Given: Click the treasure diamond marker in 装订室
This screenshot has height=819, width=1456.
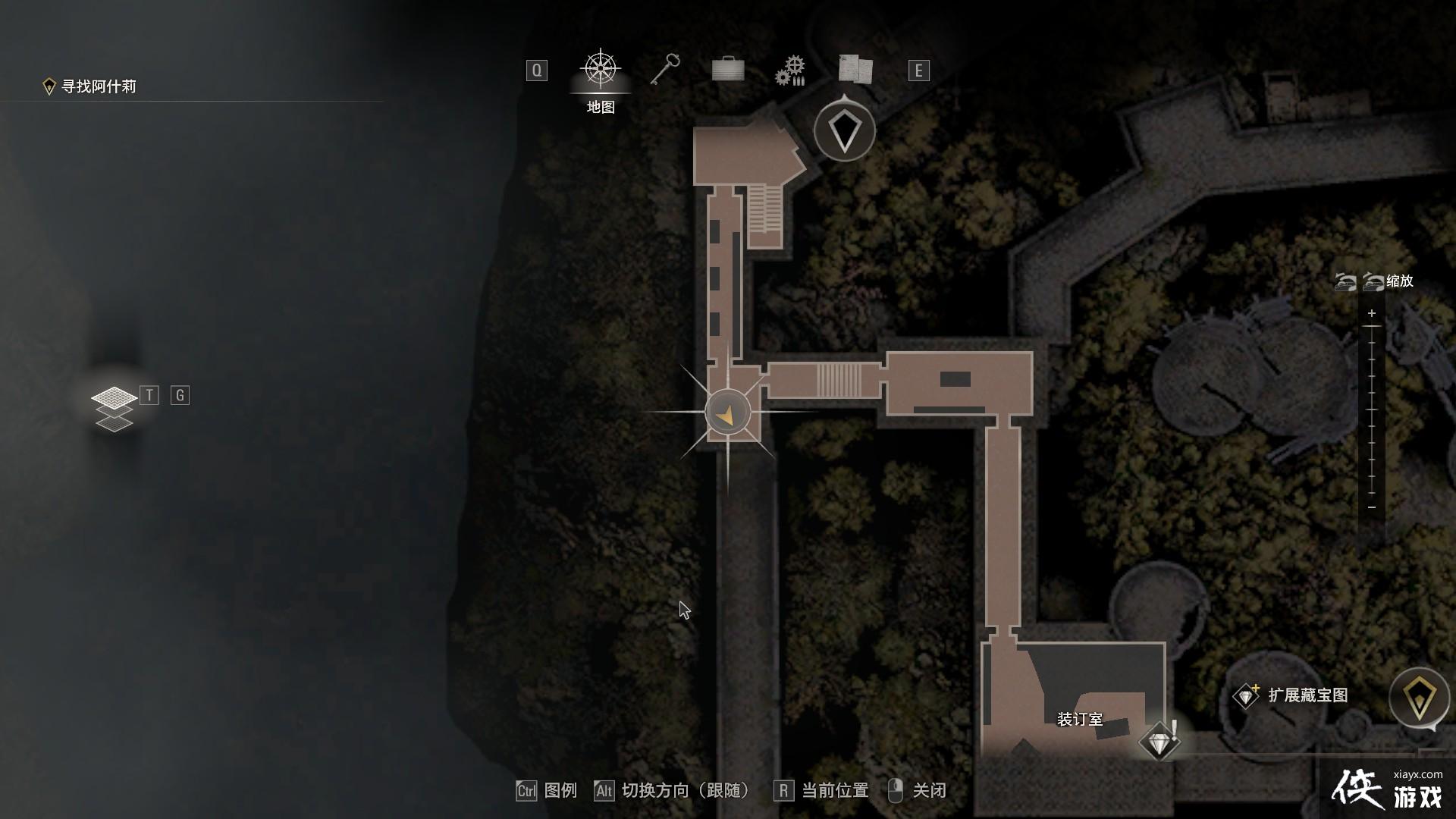Looking at the screenshot, I should (x=1158, y=741).
